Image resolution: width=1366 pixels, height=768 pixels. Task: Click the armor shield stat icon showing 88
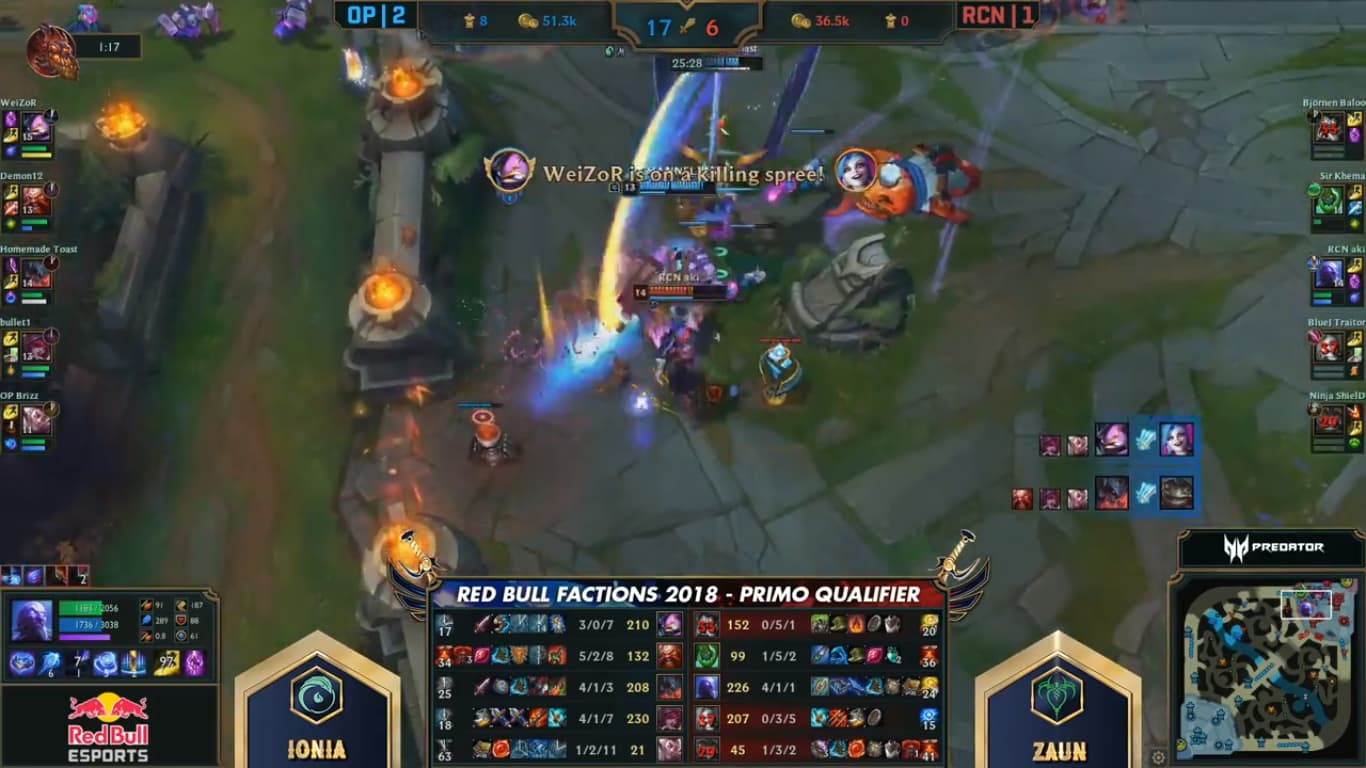click(x=181, y=622)
